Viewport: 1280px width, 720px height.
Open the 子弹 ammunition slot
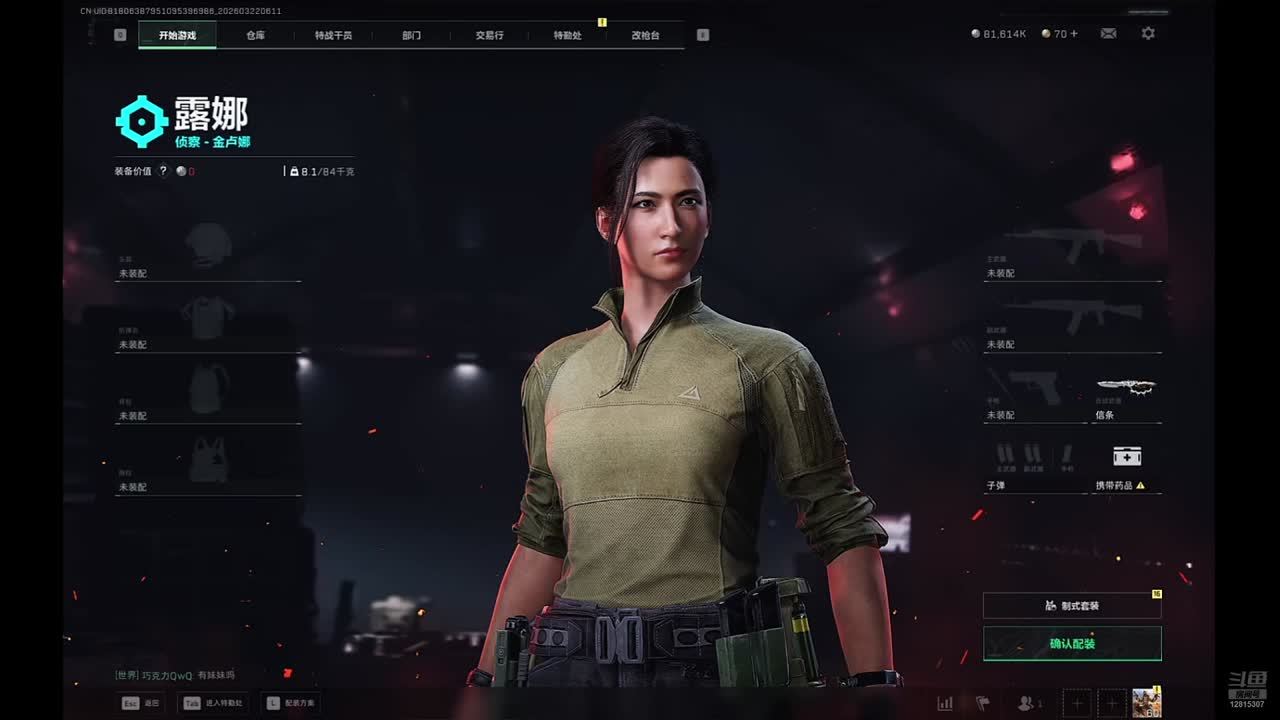[1035, 464]
